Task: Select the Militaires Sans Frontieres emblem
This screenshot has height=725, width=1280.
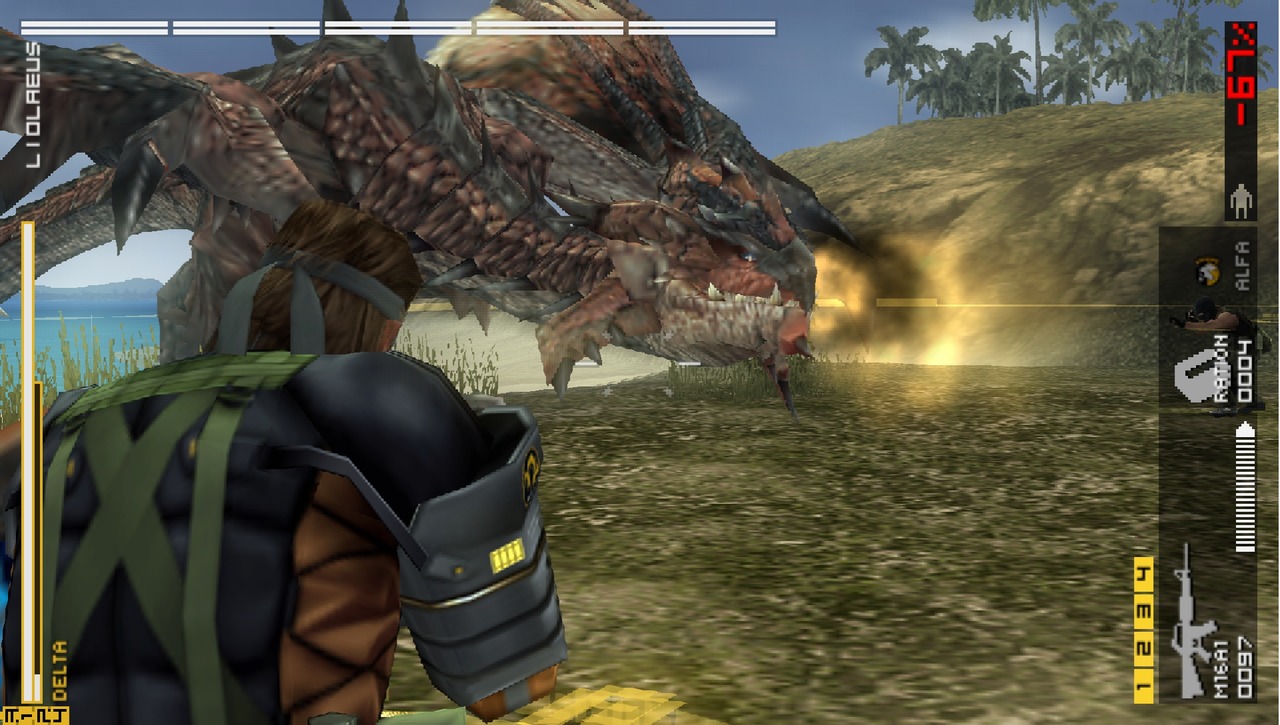Action: pos(1205,270)
